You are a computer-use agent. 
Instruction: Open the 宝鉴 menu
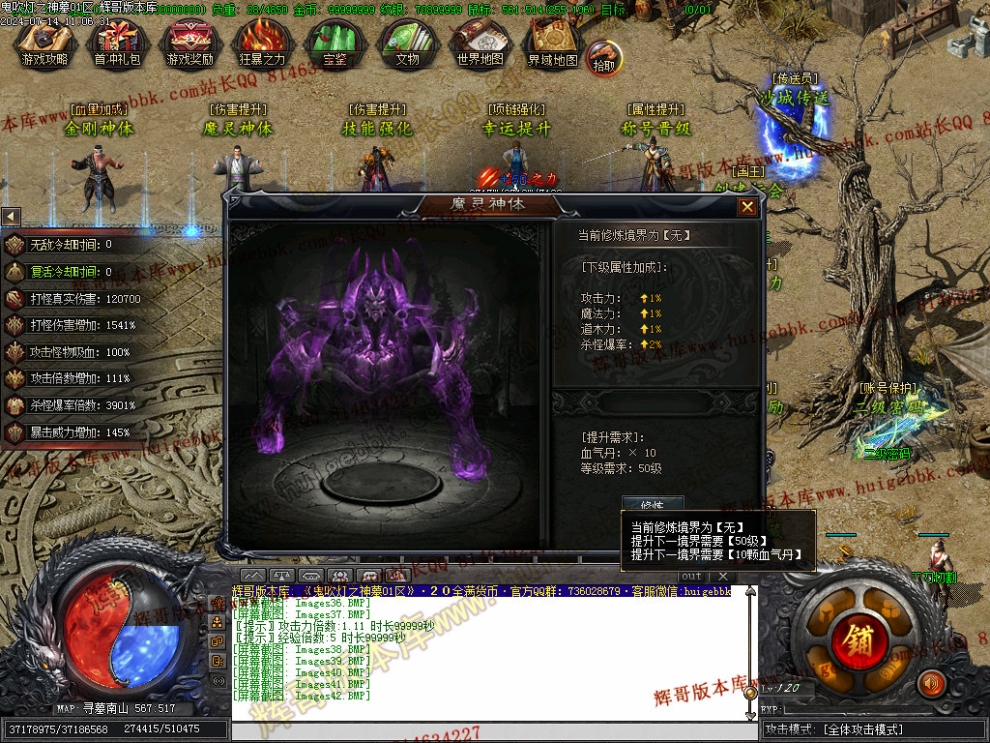(335, 45)
